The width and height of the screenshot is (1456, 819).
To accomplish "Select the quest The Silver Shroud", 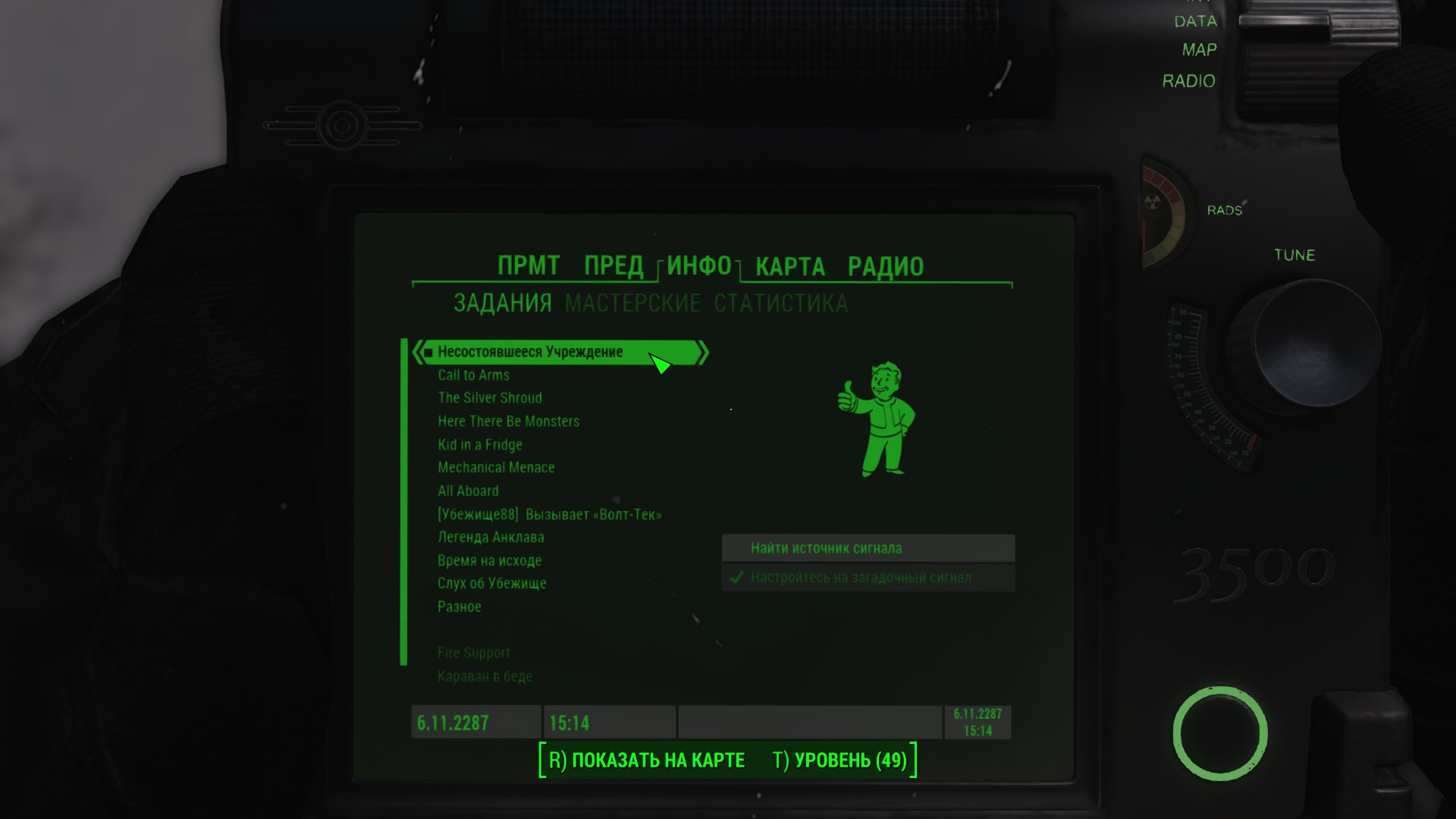I will pyautogui.click(x=490, y=397).
